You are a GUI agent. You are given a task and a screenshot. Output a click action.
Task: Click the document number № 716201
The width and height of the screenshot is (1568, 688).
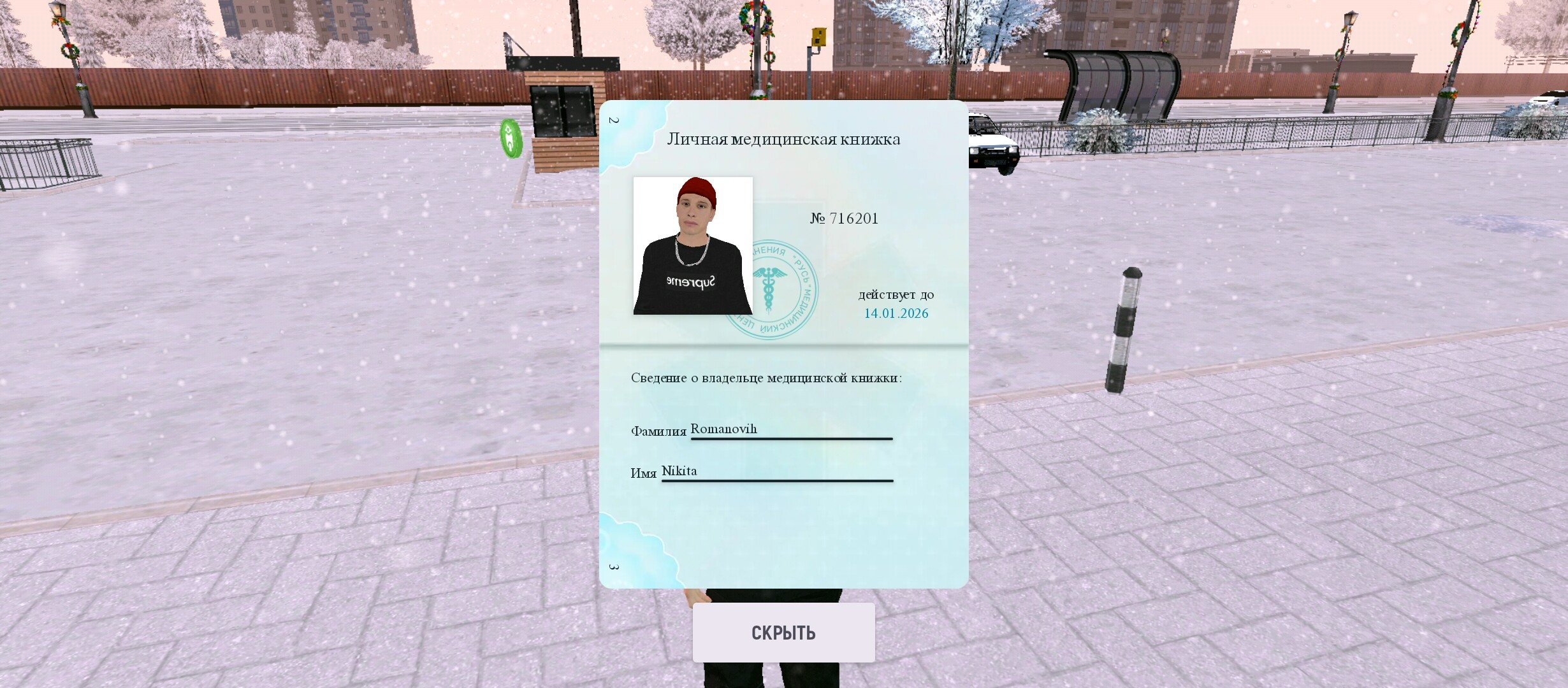(845, 218)
